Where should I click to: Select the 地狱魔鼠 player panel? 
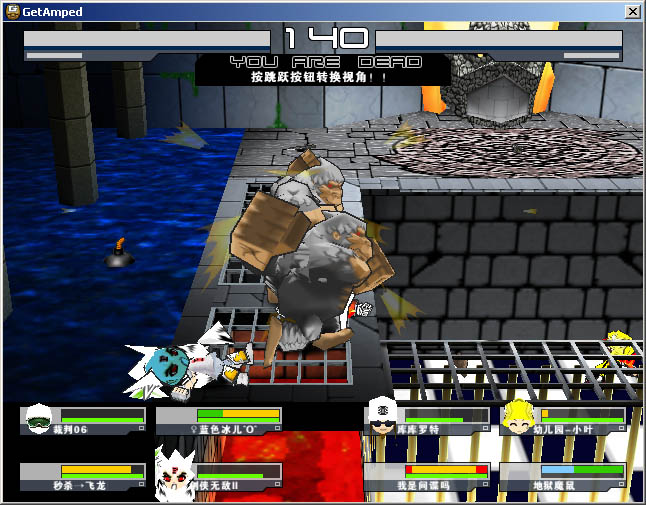coord(563,476)
